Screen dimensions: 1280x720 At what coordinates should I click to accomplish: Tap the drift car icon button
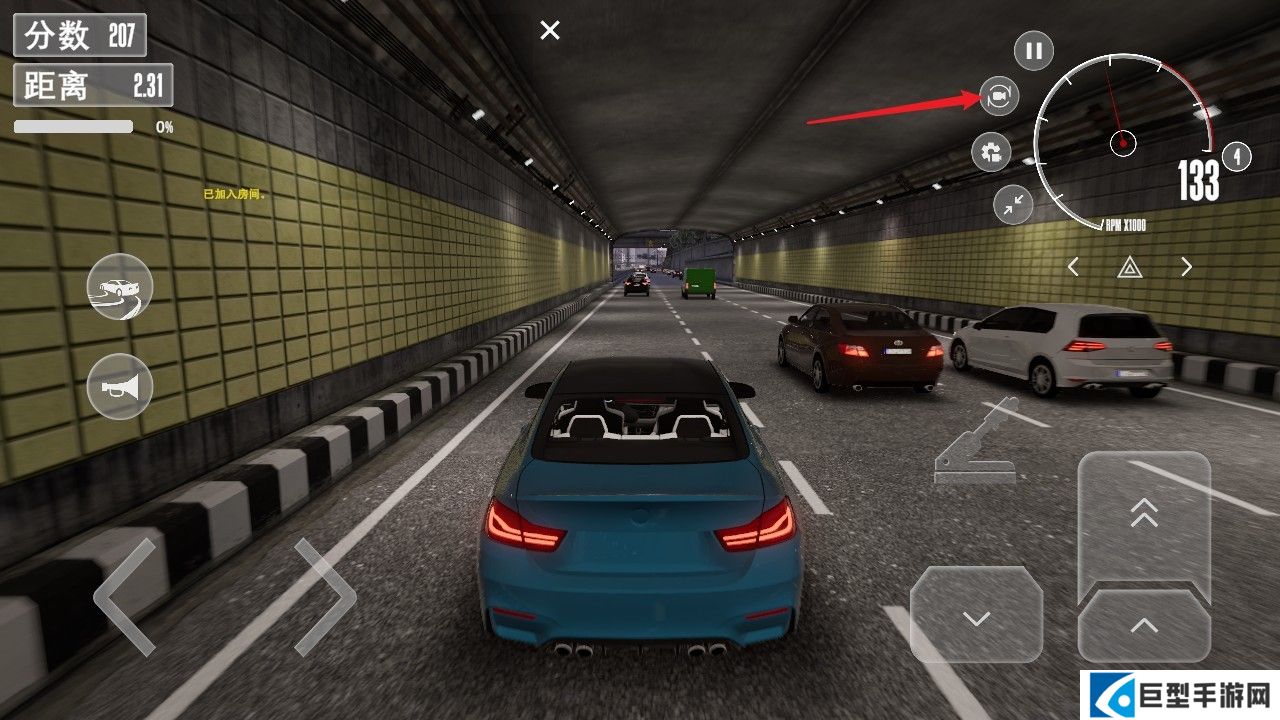(120, 287)
